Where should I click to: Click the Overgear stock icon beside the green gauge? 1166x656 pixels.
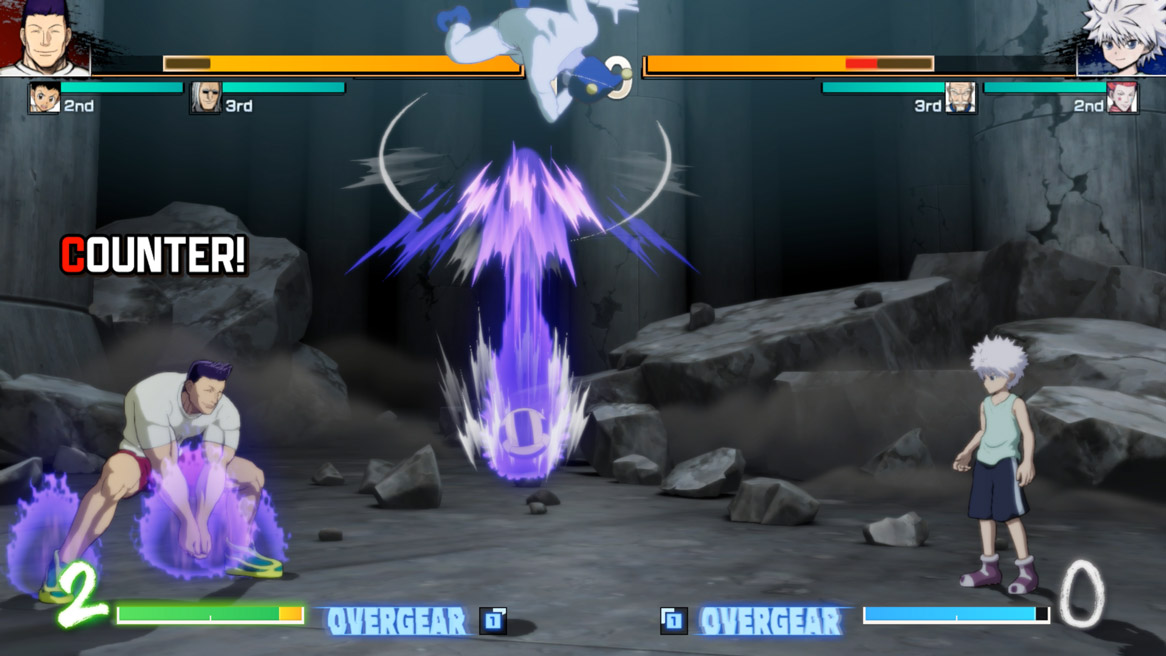pos(493,621)
